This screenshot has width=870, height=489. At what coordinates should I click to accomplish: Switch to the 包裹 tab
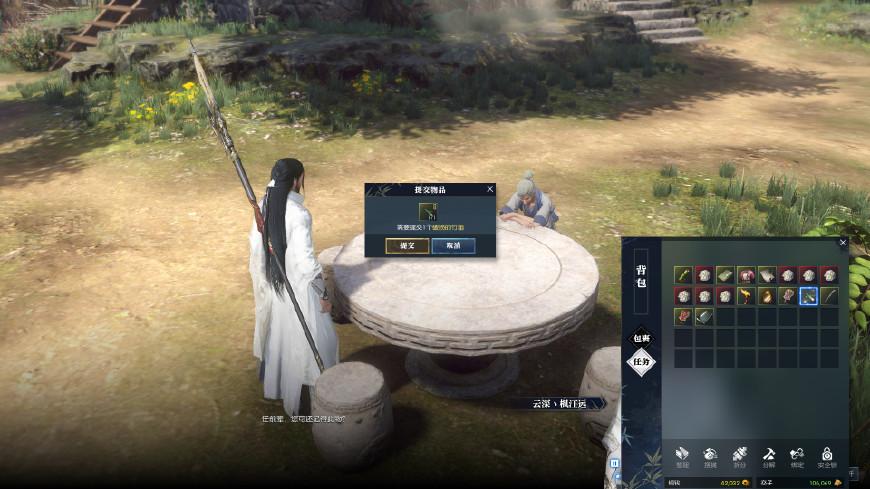(640, 338)
